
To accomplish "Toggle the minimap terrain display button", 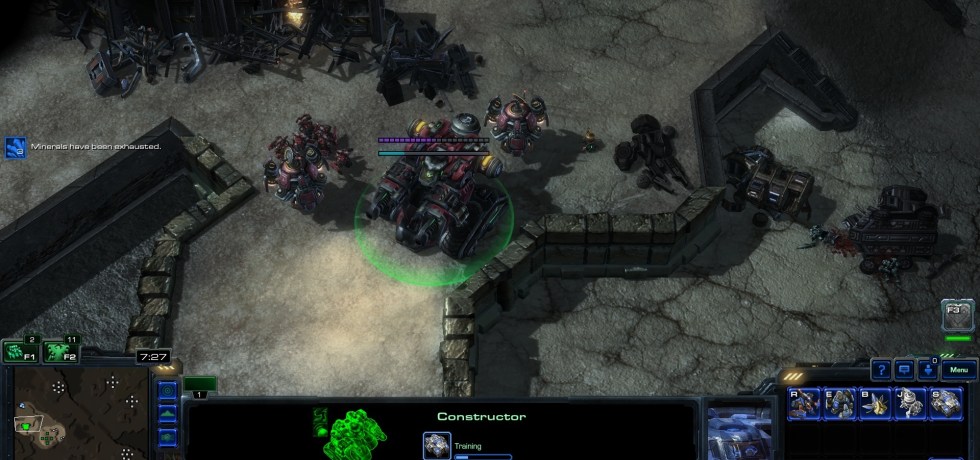I will point(167,412).
